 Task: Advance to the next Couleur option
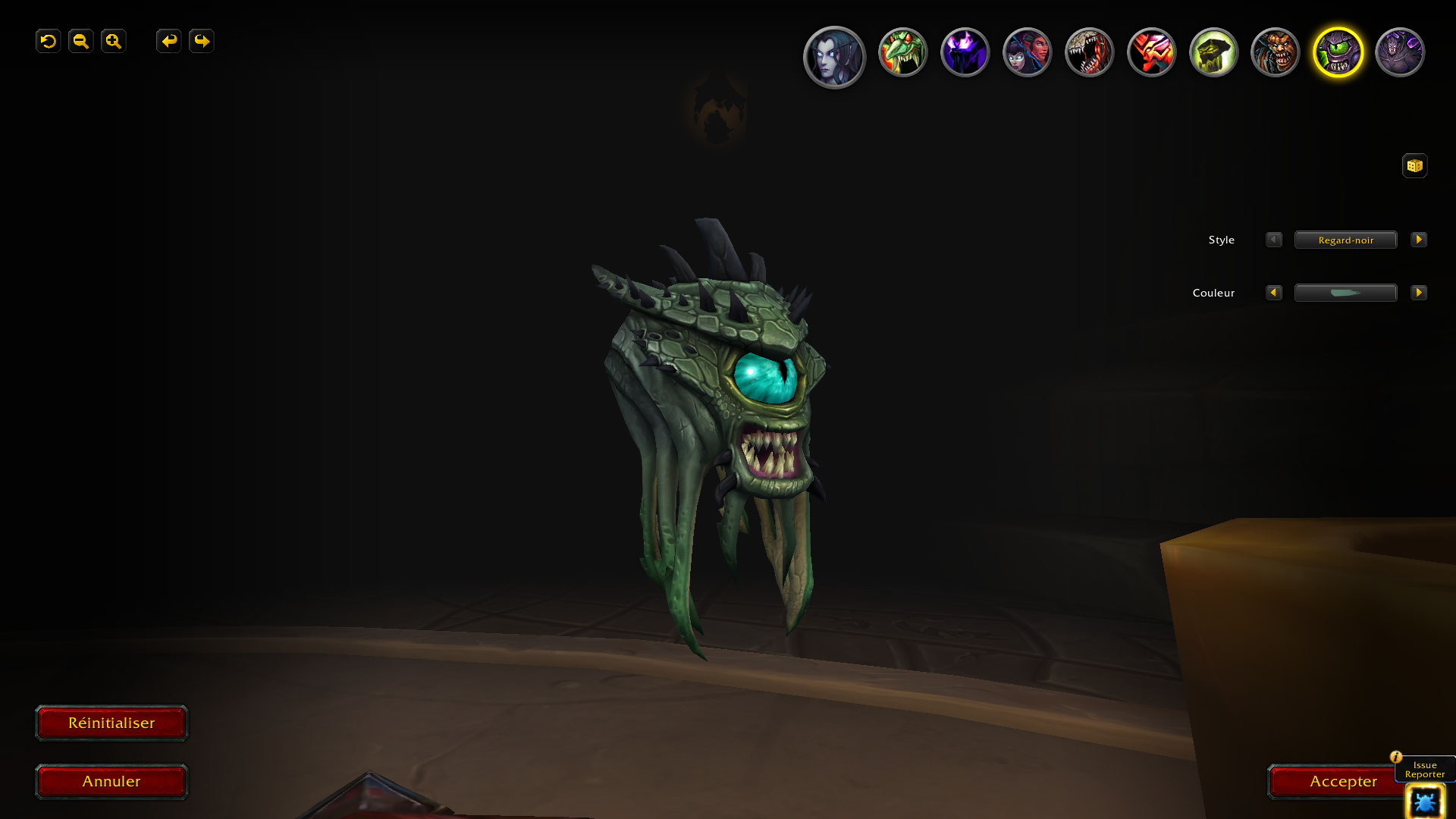(1418, 293)
